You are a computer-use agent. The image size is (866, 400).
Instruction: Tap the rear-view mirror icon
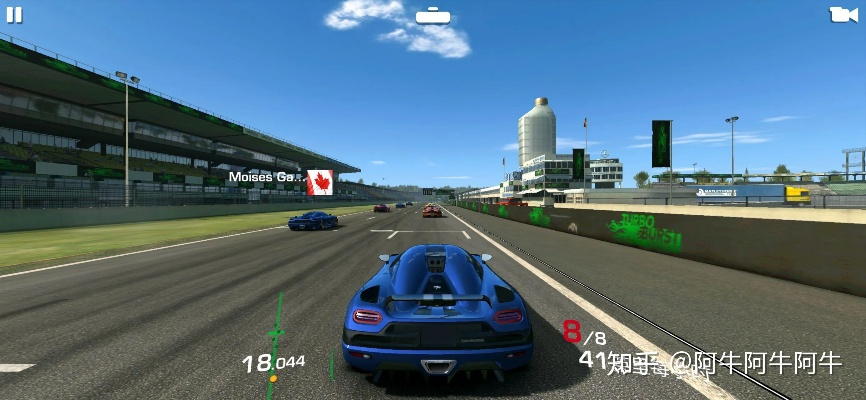pos(432,15)
